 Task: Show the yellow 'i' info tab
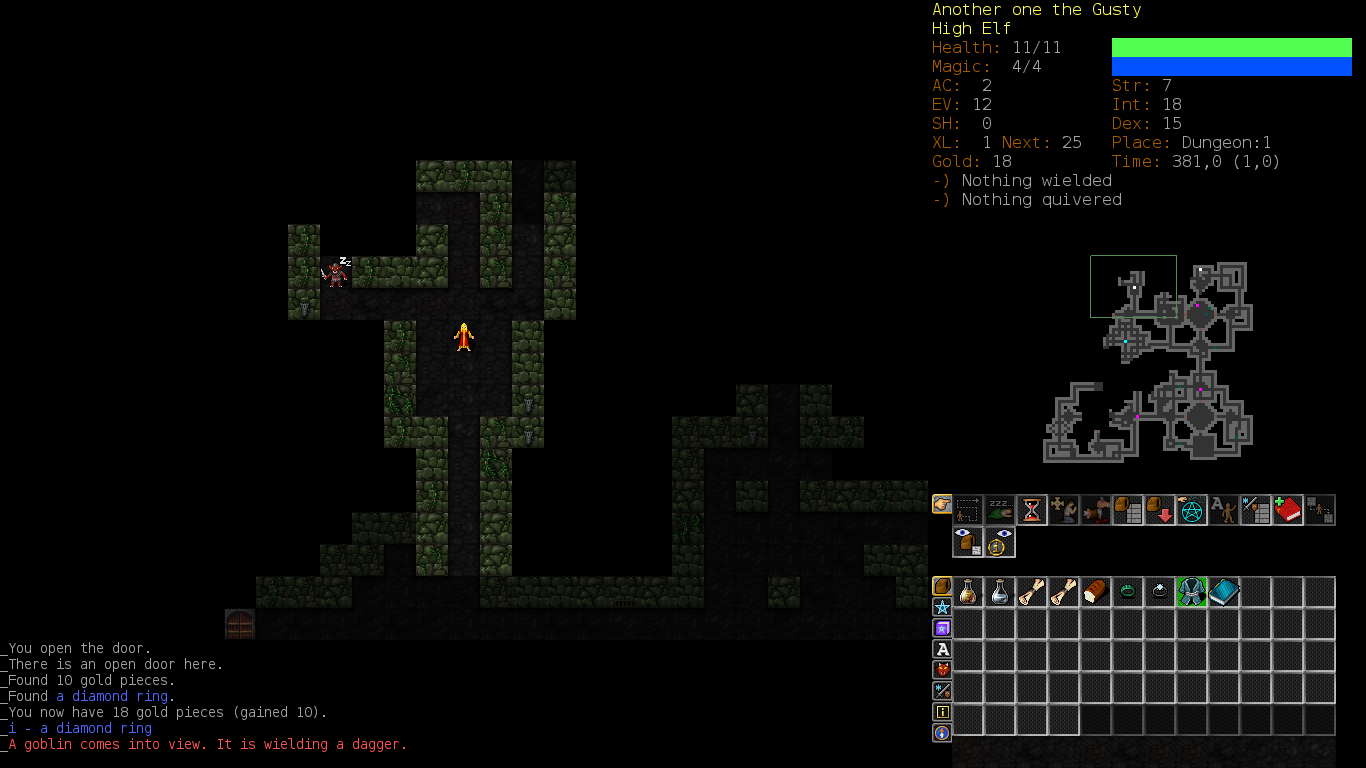click(x=942, y=712)
